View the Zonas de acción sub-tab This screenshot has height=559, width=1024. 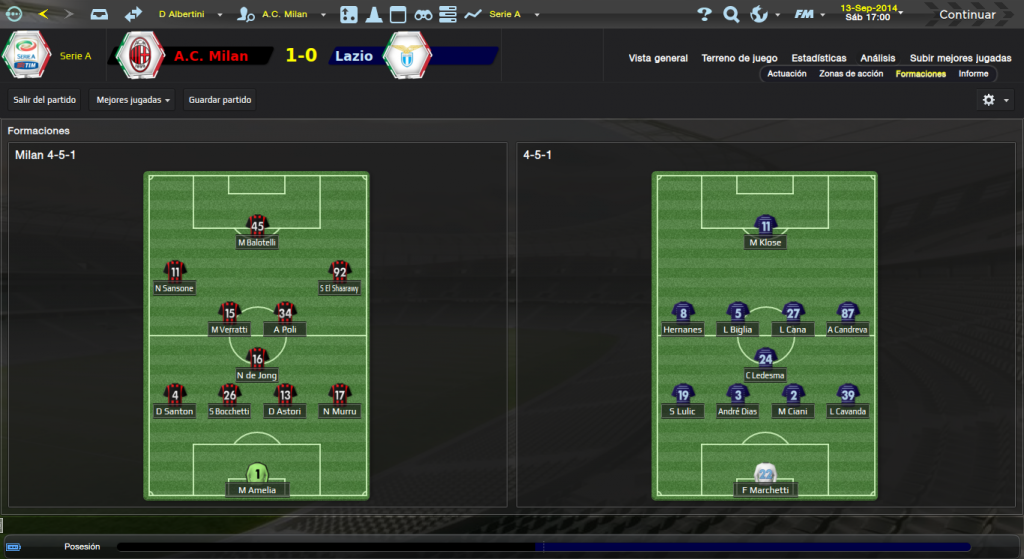coord(851,74)
